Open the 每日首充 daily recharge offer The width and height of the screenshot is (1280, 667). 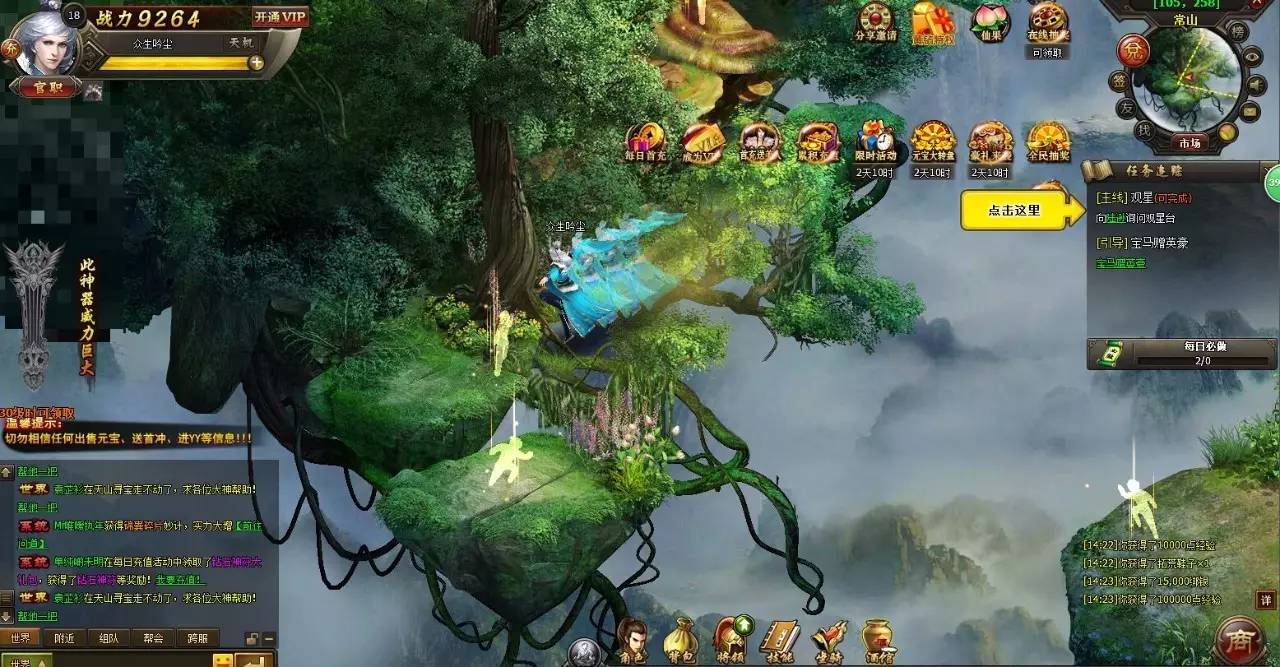pyautogui.click(x=645, y=143)
